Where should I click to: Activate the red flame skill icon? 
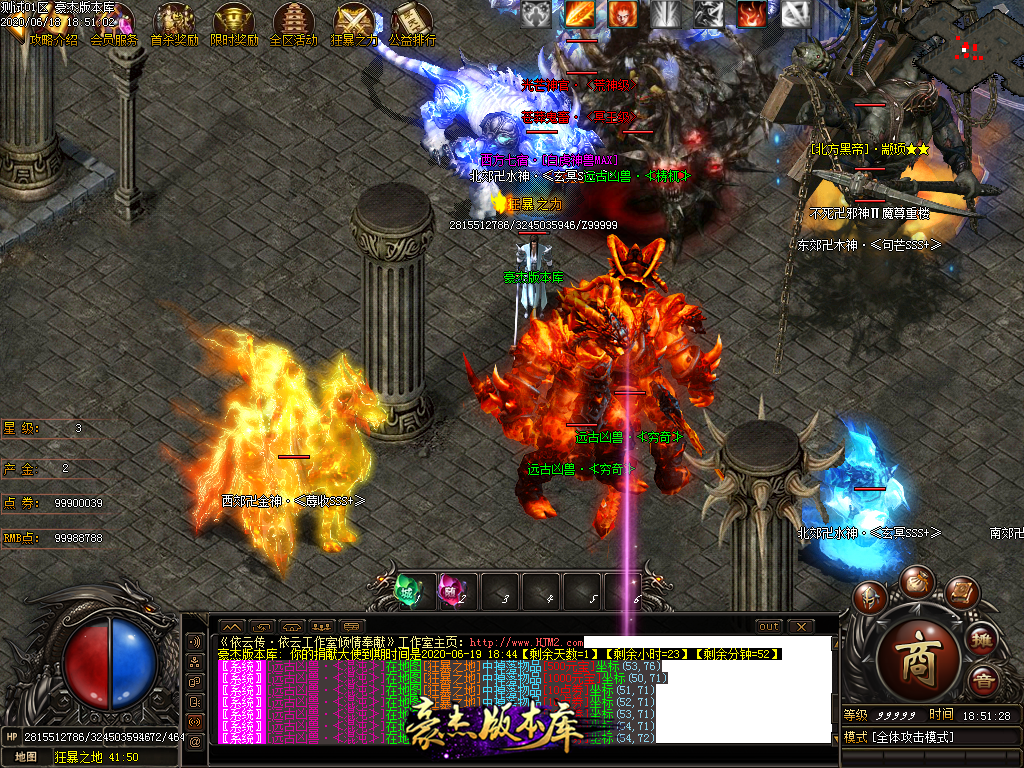pos(752,13)
